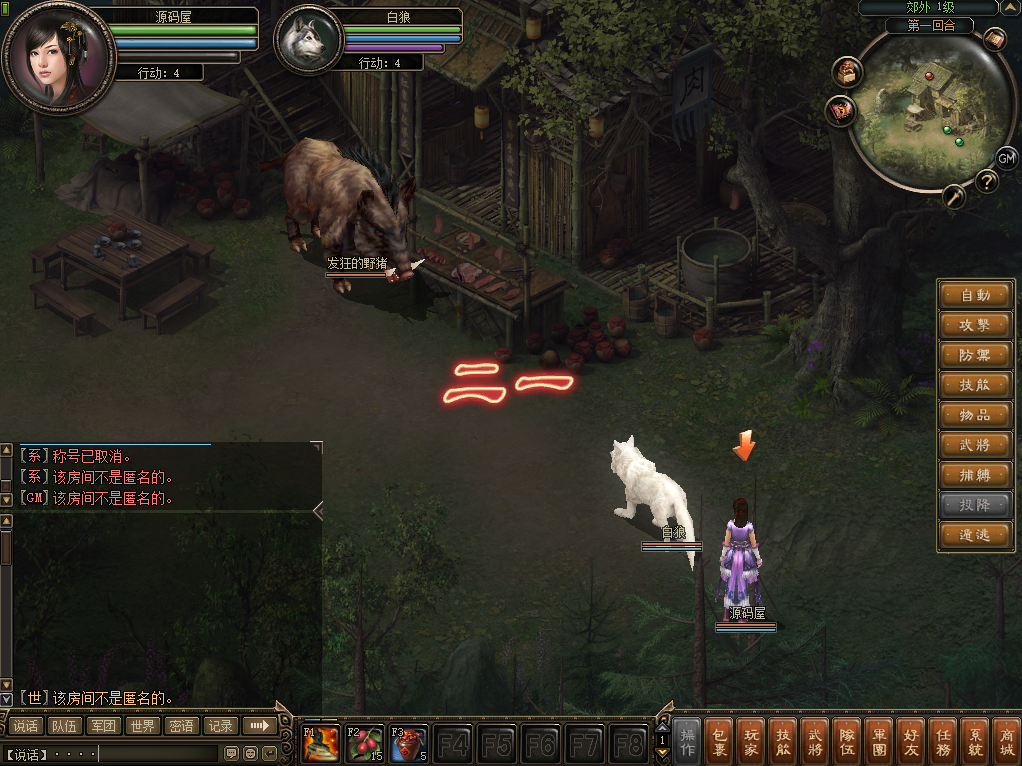Switch to the 世界 (World) chat channel

(143, 726)
